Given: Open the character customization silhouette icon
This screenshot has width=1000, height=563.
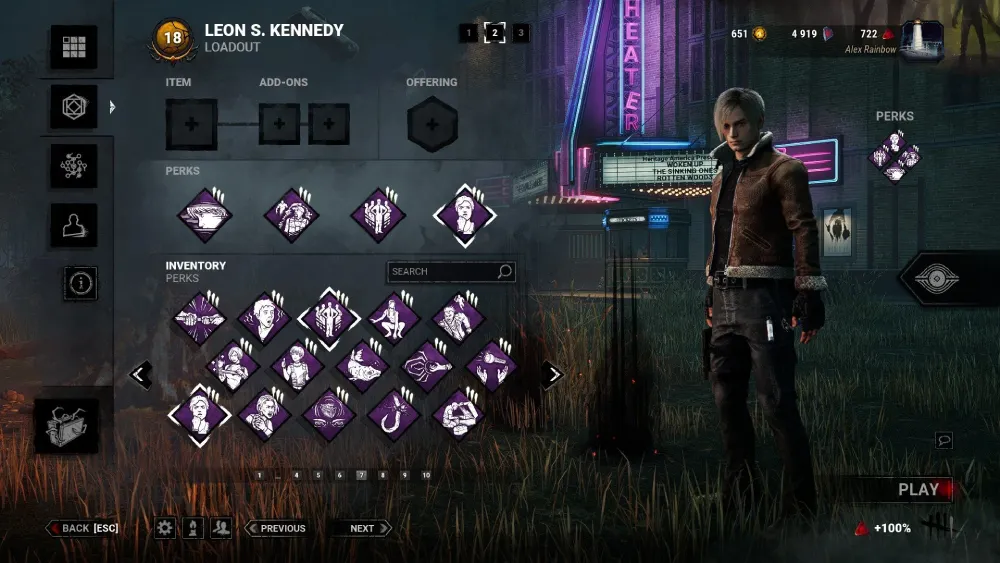Looking at the screenshot, I should pyautogui.click(x=74, y=226).
